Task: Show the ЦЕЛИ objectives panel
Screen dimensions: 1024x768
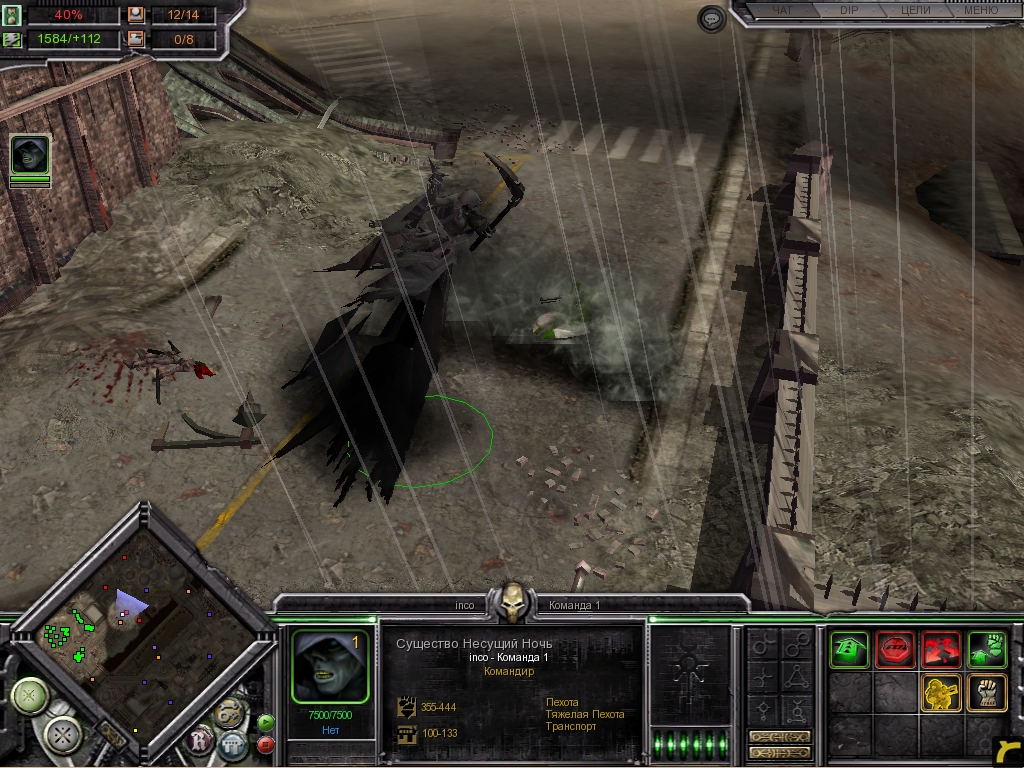Action: [x=915, y=11]
